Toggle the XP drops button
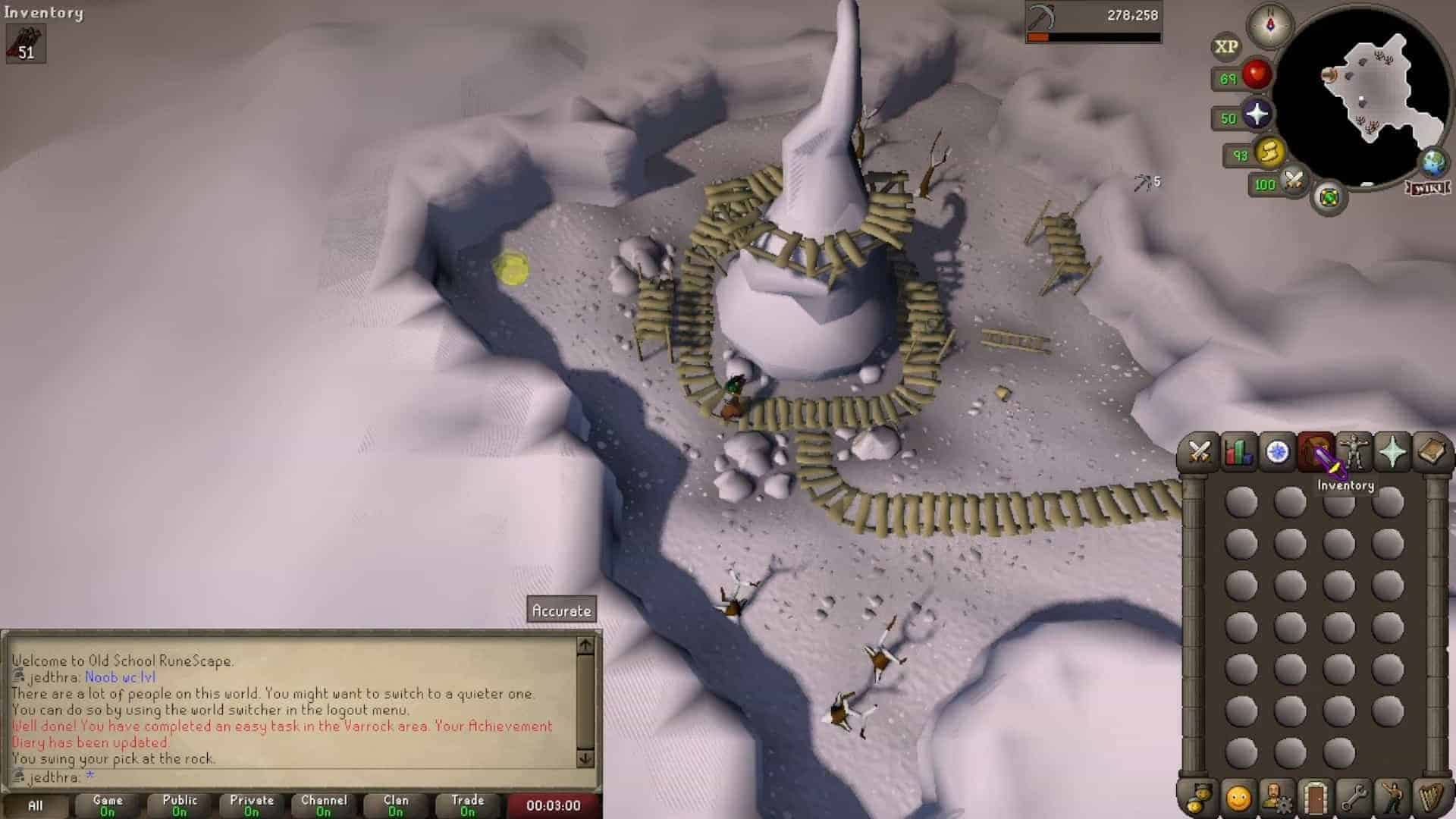 [1226, 47]
